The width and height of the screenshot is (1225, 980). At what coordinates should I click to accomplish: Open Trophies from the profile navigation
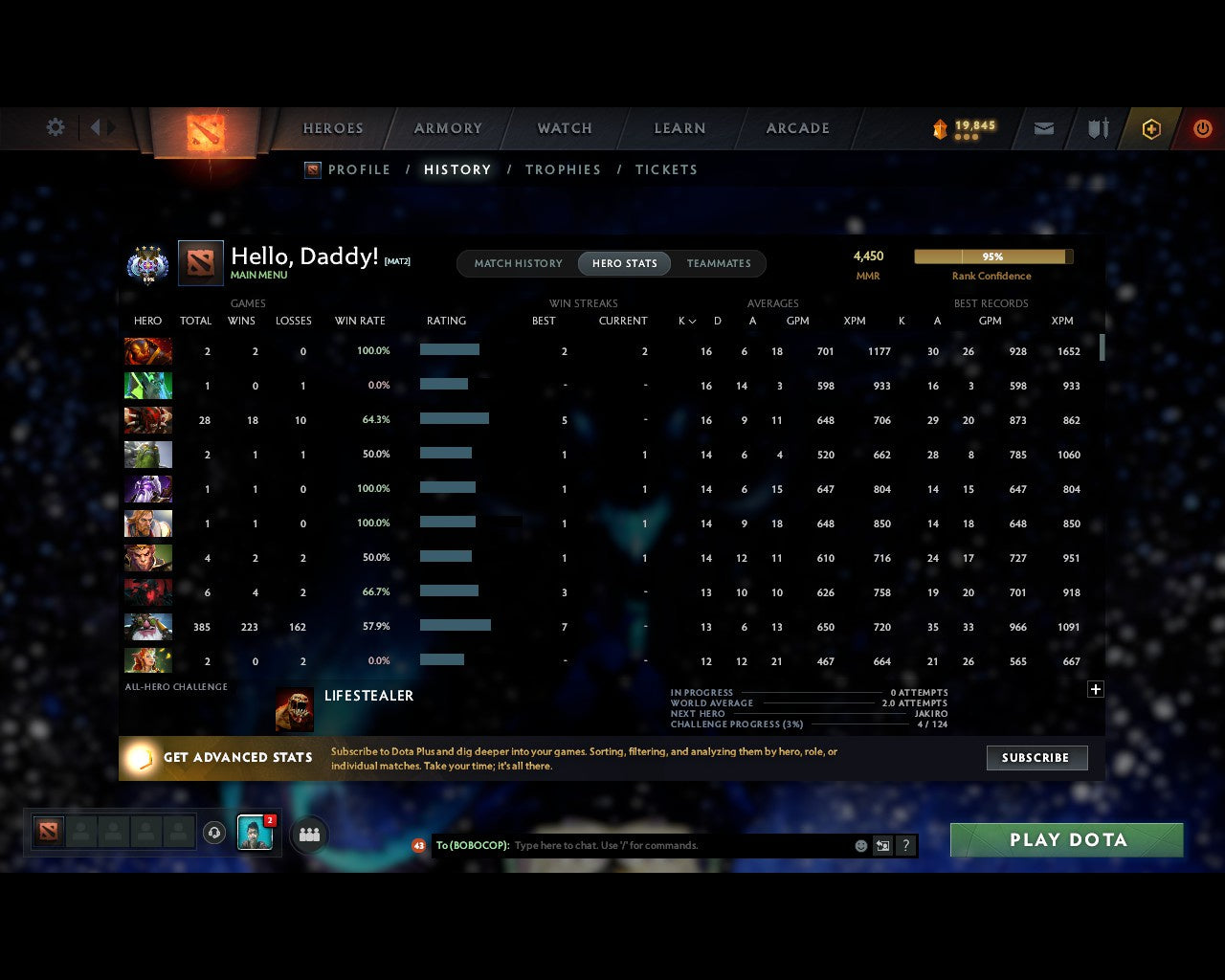tap(563, 169)
